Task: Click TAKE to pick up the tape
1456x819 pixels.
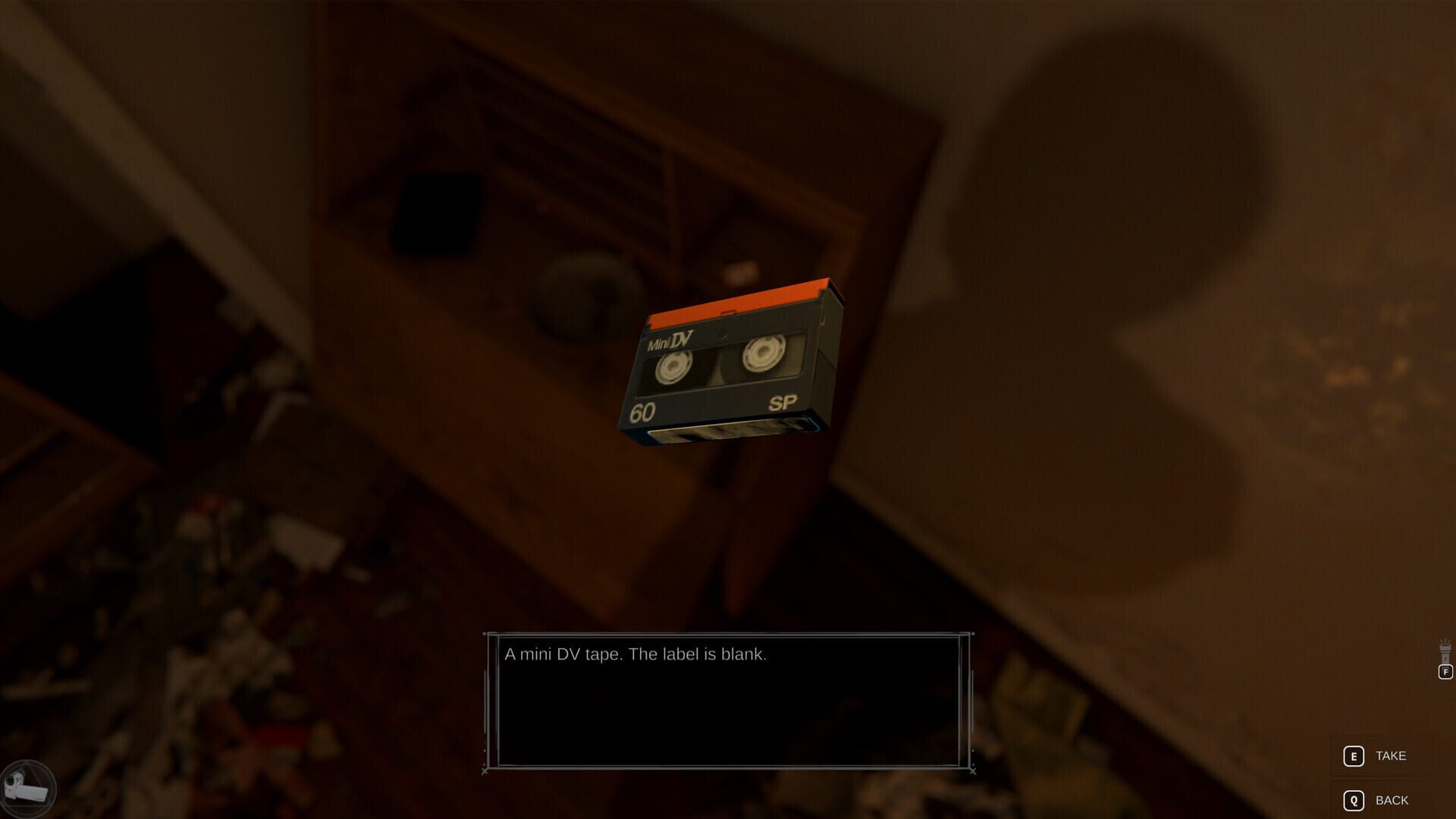Action: (x=1391, y=755)
